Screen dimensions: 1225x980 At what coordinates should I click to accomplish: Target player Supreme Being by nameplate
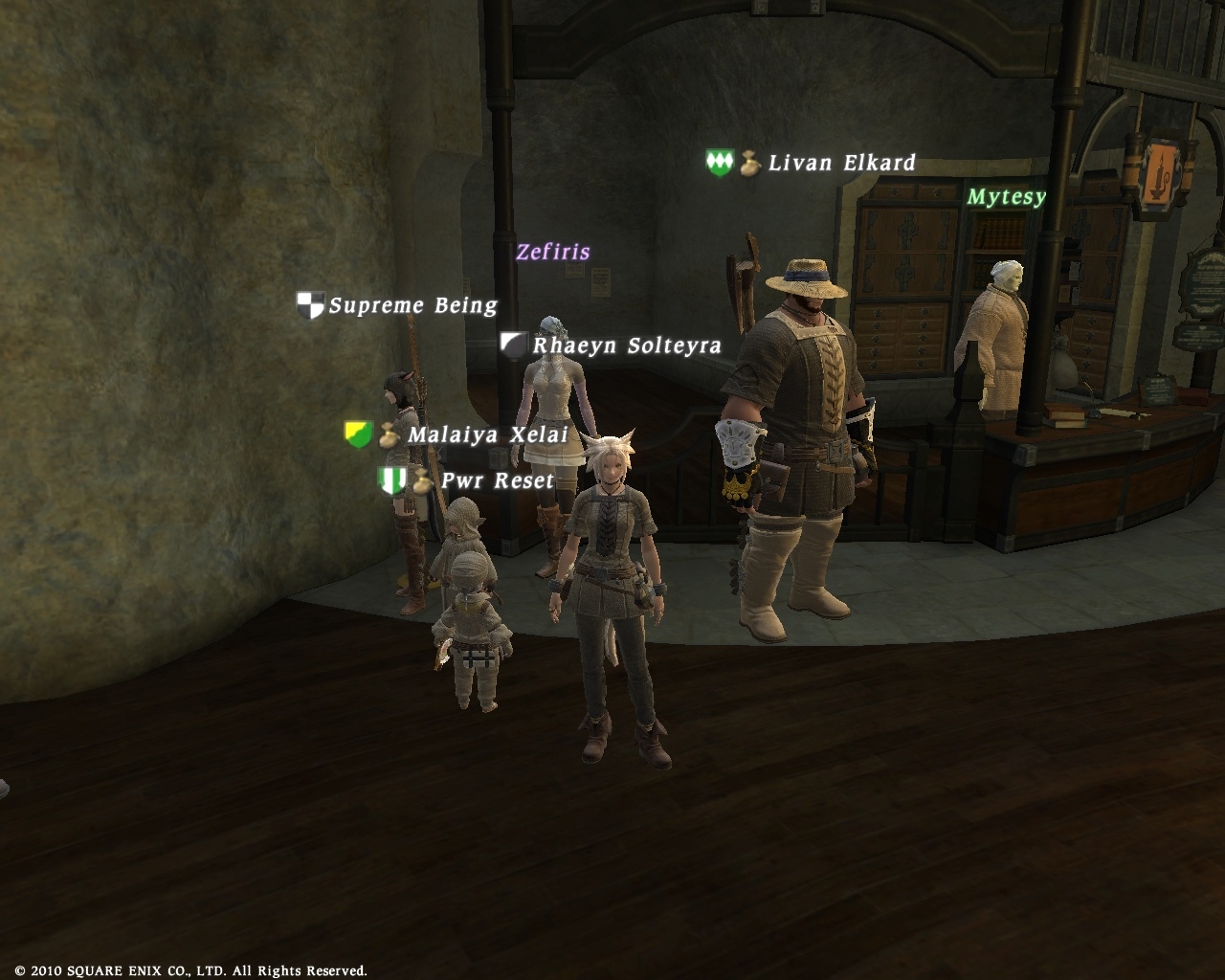pos(412,306)
